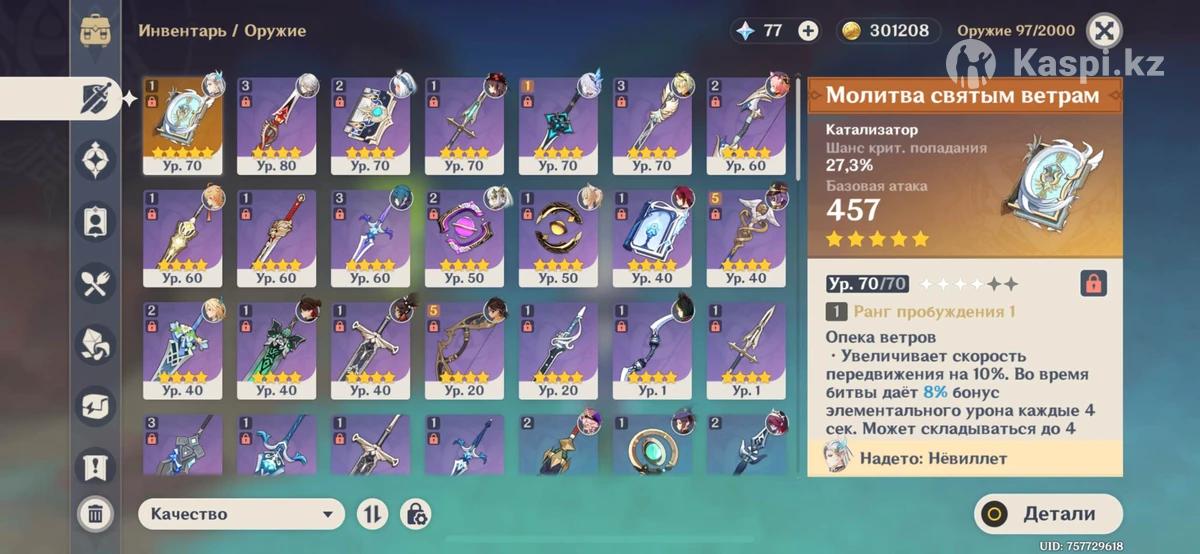Toggle the sort order arrows button

pos(372,514)
